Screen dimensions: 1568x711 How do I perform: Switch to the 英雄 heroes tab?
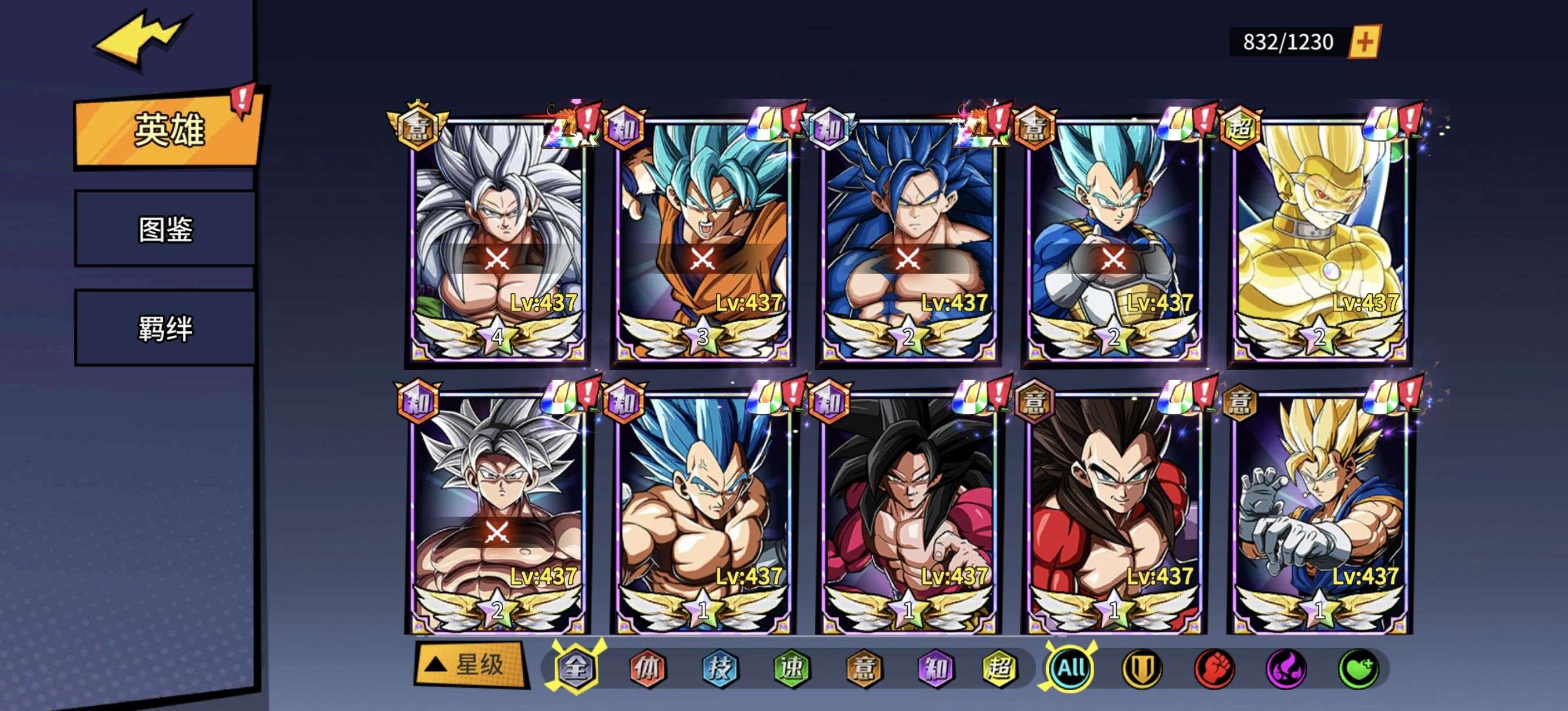167,130
